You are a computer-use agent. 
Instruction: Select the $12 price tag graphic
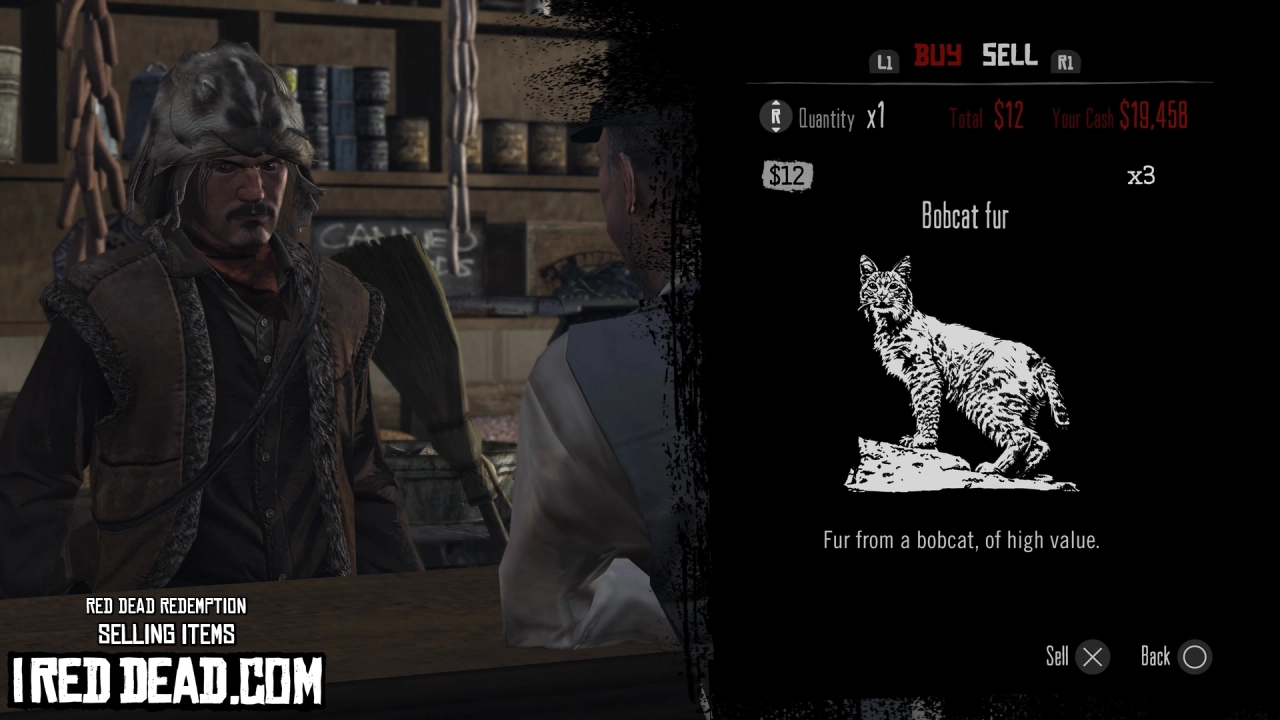[788, 175]
